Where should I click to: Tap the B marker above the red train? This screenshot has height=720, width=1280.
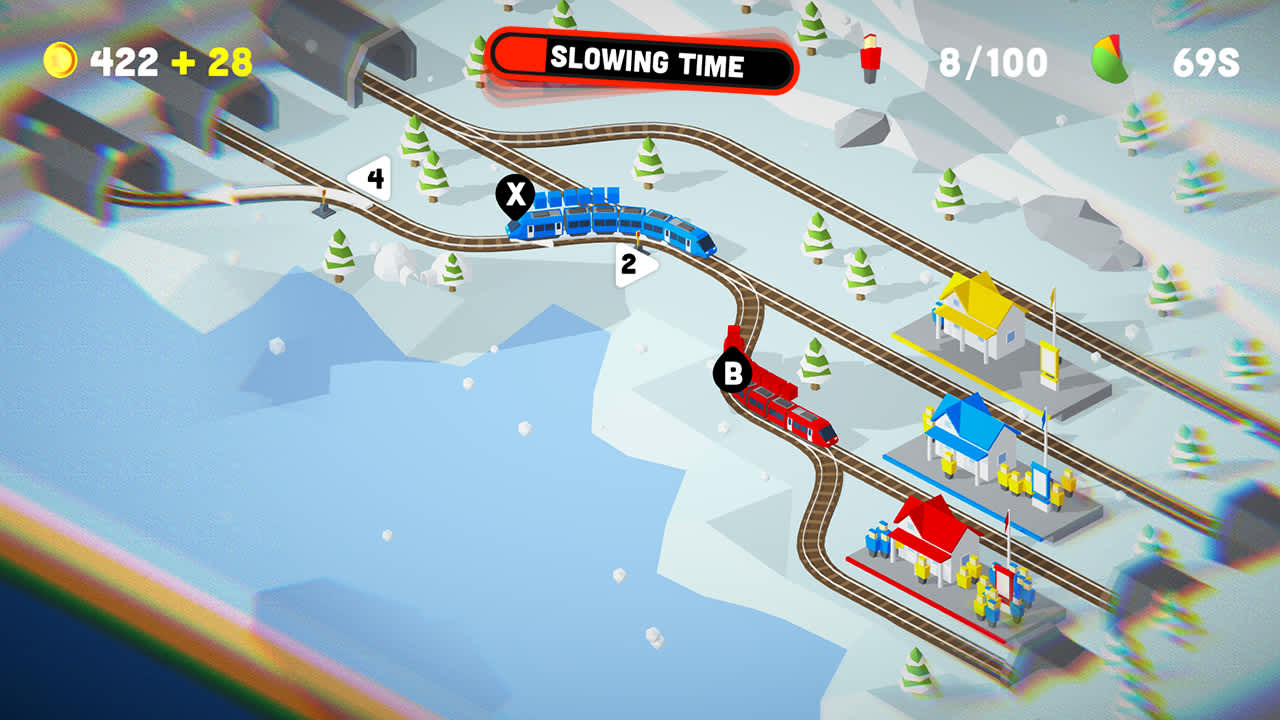coord(733,373)
